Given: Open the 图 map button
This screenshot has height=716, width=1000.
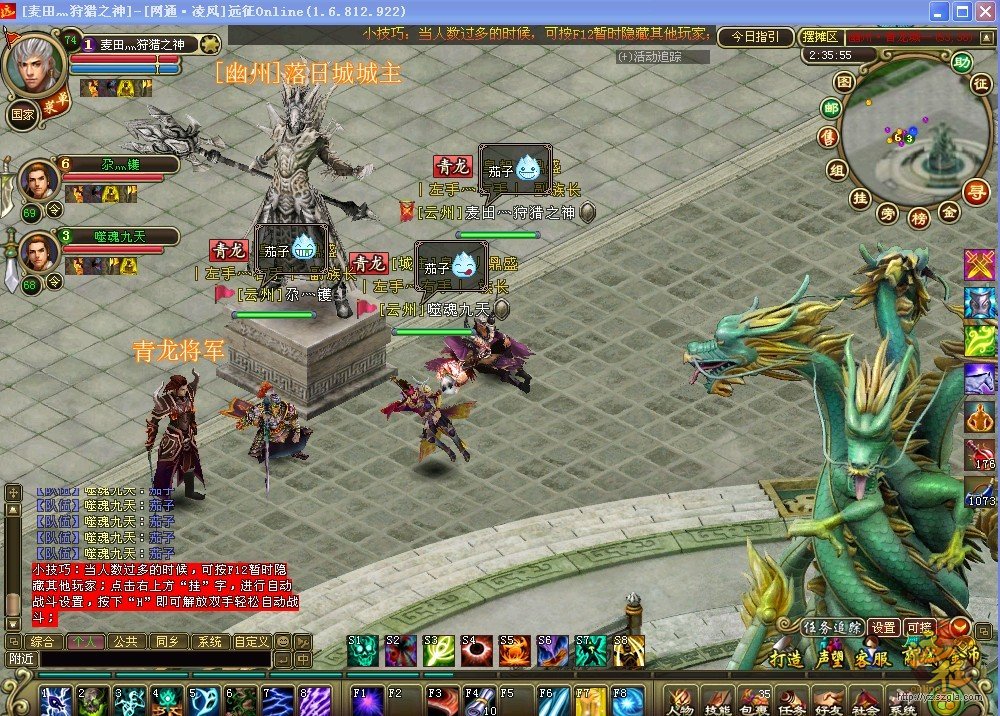Looking at the screenshot, I should (845, 82).
